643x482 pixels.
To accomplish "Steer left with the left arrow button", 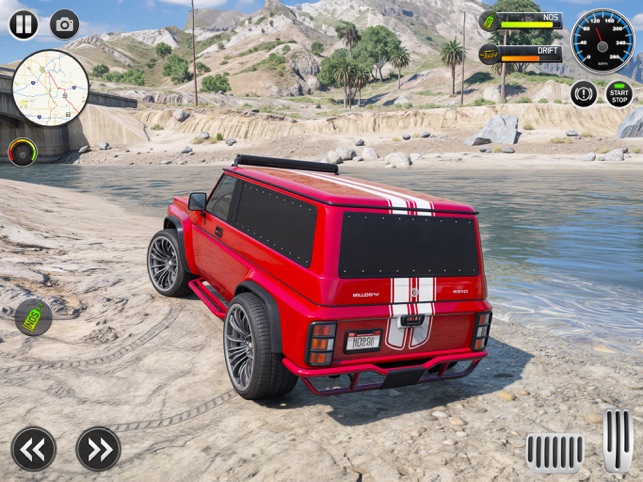I will 33,449.
